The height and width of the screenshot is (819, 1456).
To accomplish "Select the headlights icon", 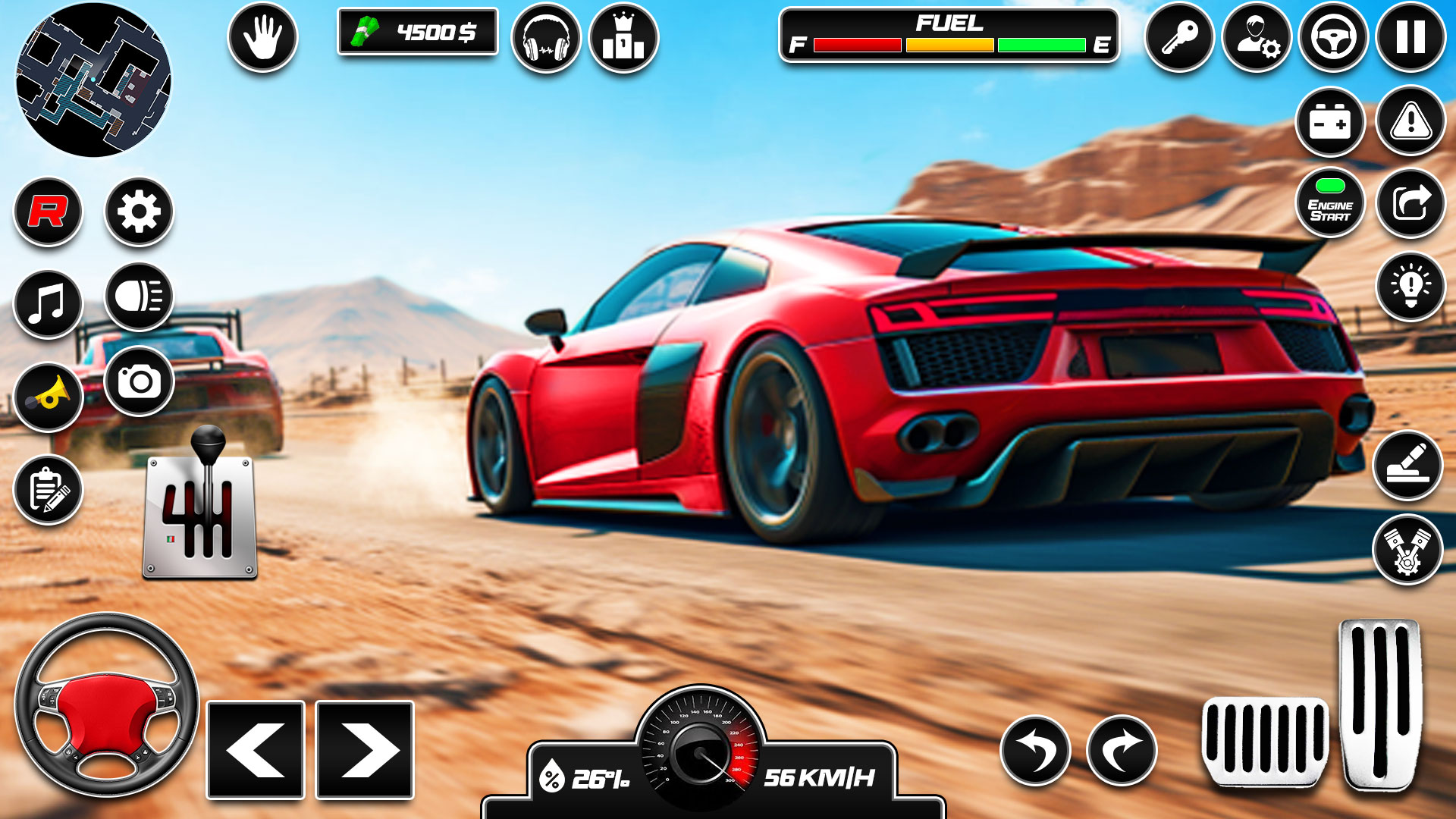I will coord(140,298).
